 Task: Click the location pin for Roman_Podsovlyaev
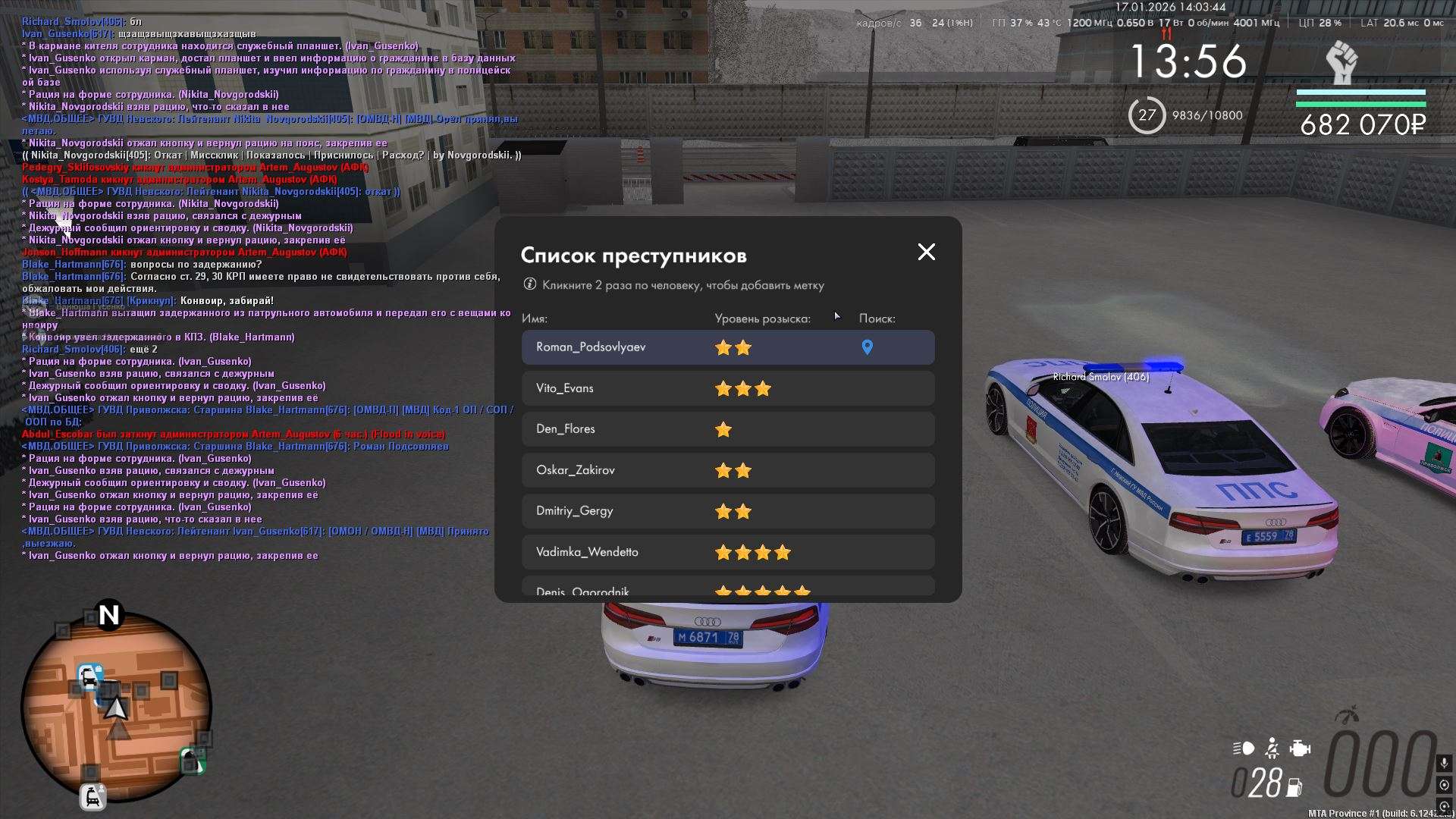click(x=867, y=347)
